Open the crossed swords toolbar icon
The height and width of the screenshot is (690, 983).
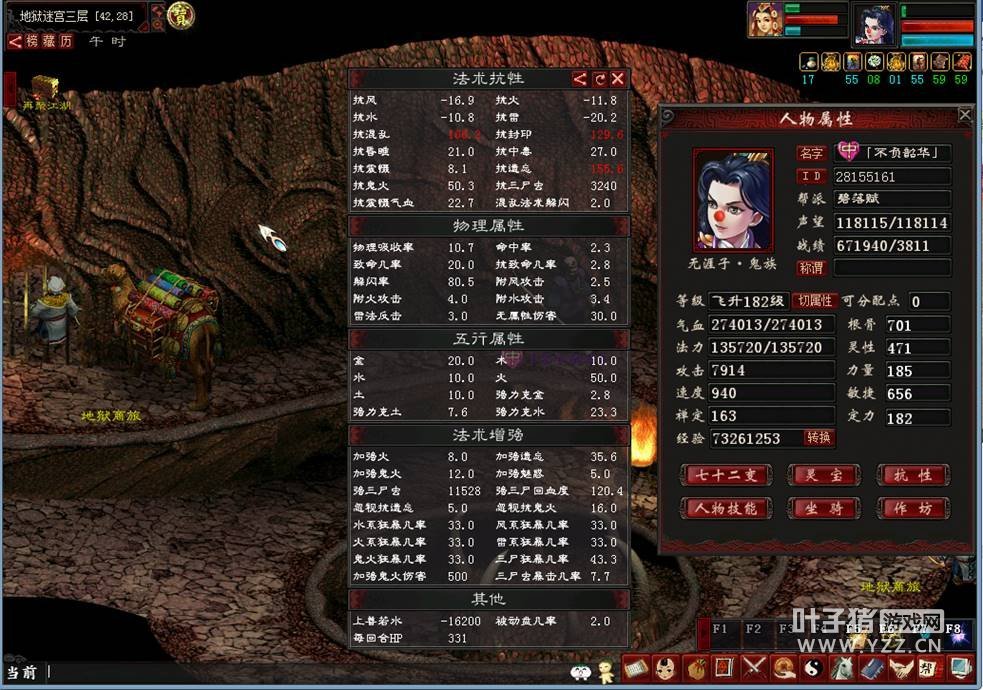tap(754, 667)
